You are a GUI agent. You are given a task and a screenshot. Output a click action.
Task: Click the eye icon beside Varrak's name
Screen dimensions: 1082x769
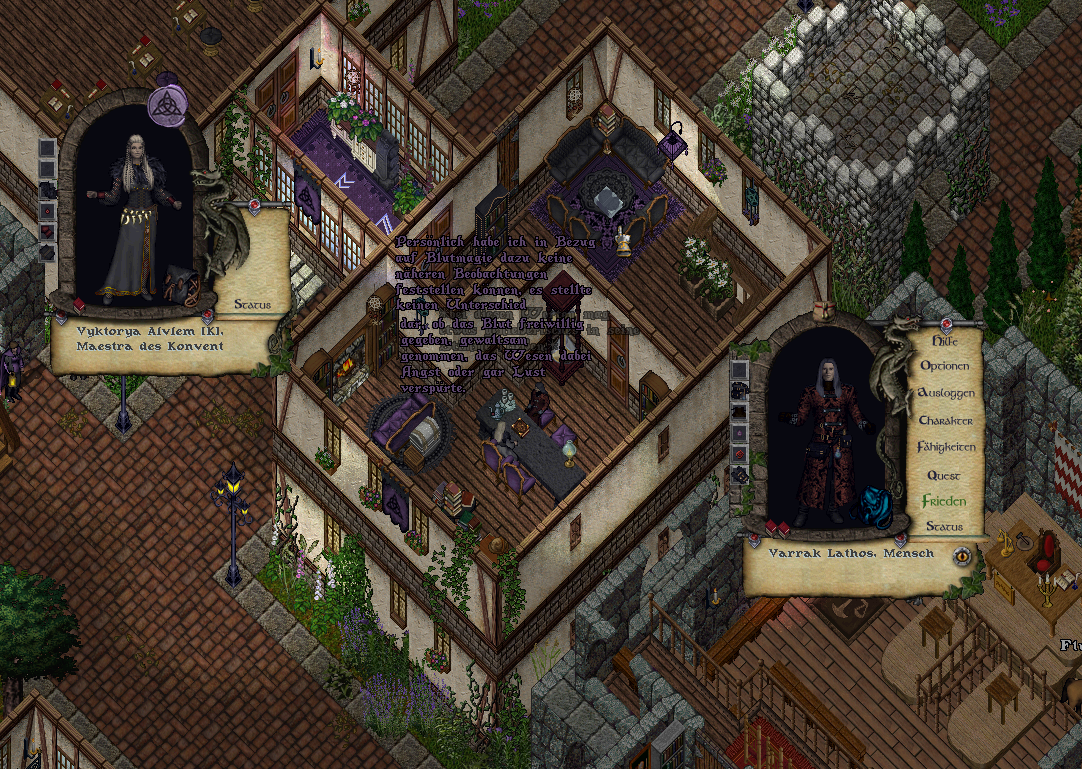click(x=962, y=555)
